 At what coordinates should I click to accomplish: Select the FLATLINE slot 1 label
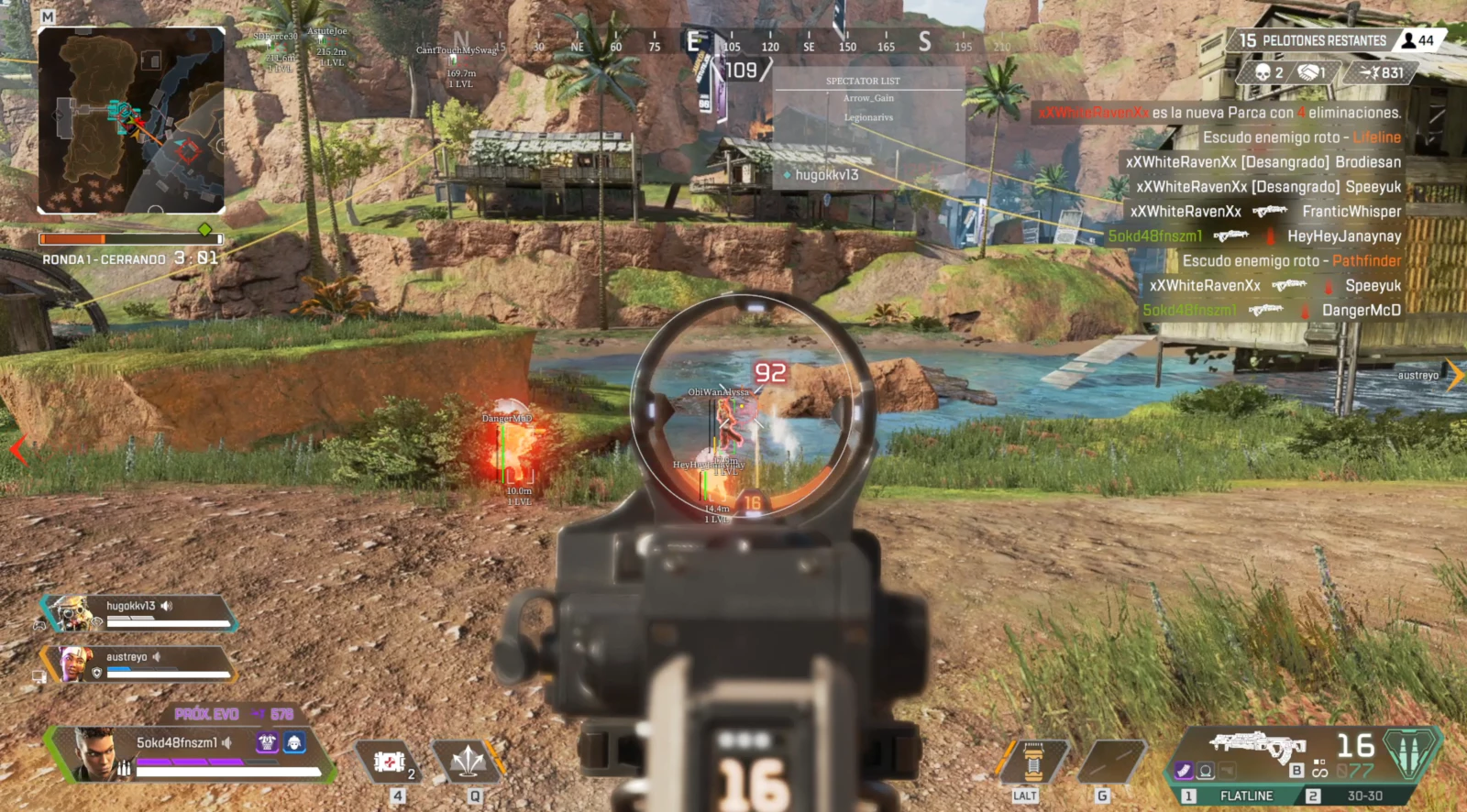1247,795
